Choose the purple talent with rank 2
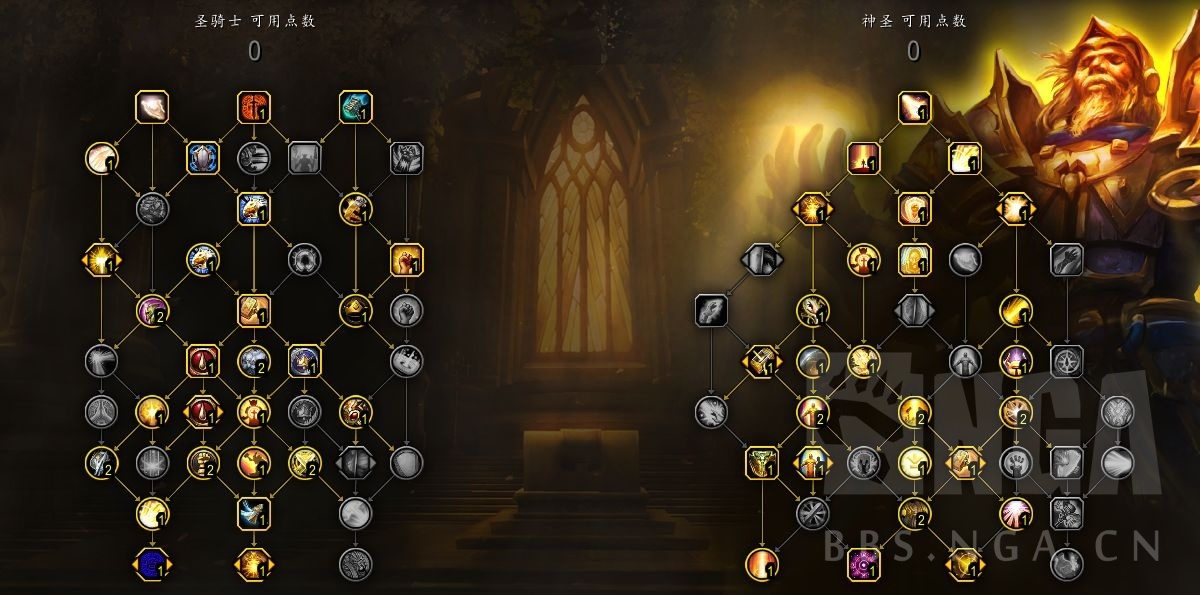 (152, 311)
